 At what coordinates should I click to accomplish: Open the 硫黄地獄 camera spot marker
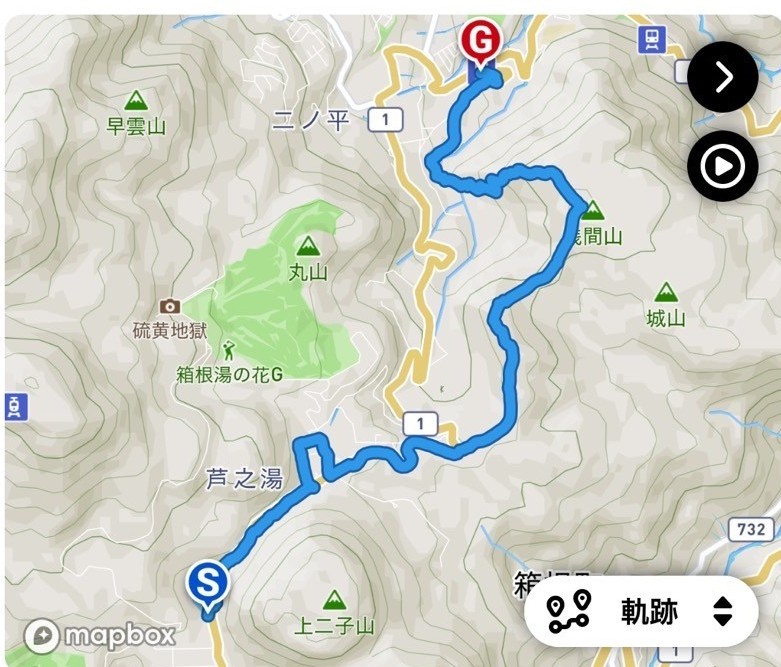(170, 306)
